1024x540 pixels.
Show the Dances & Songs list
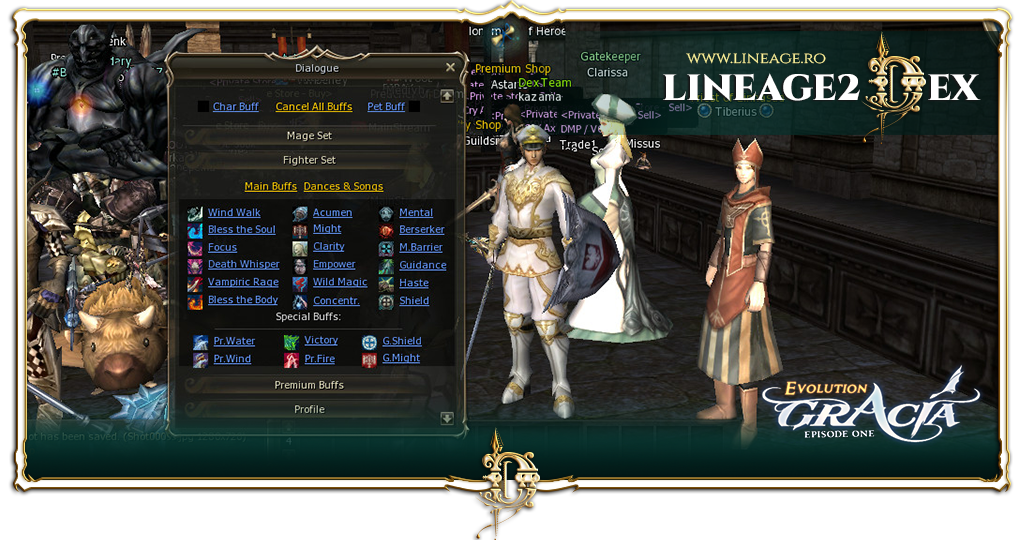pos(343,187)
